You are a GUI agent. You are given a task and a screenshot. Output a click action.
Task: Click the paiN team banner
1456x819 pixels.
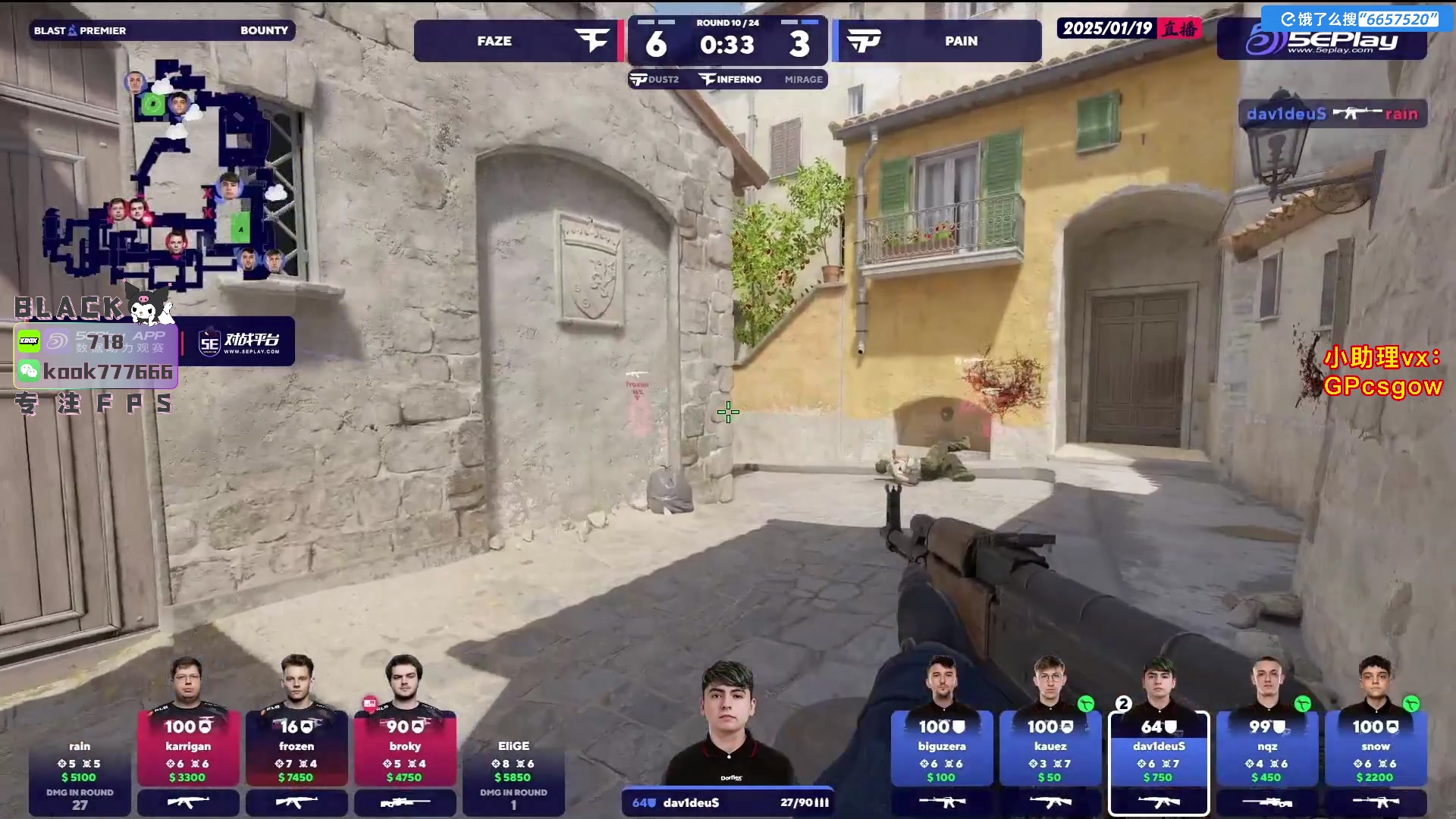tap(939, 41)
